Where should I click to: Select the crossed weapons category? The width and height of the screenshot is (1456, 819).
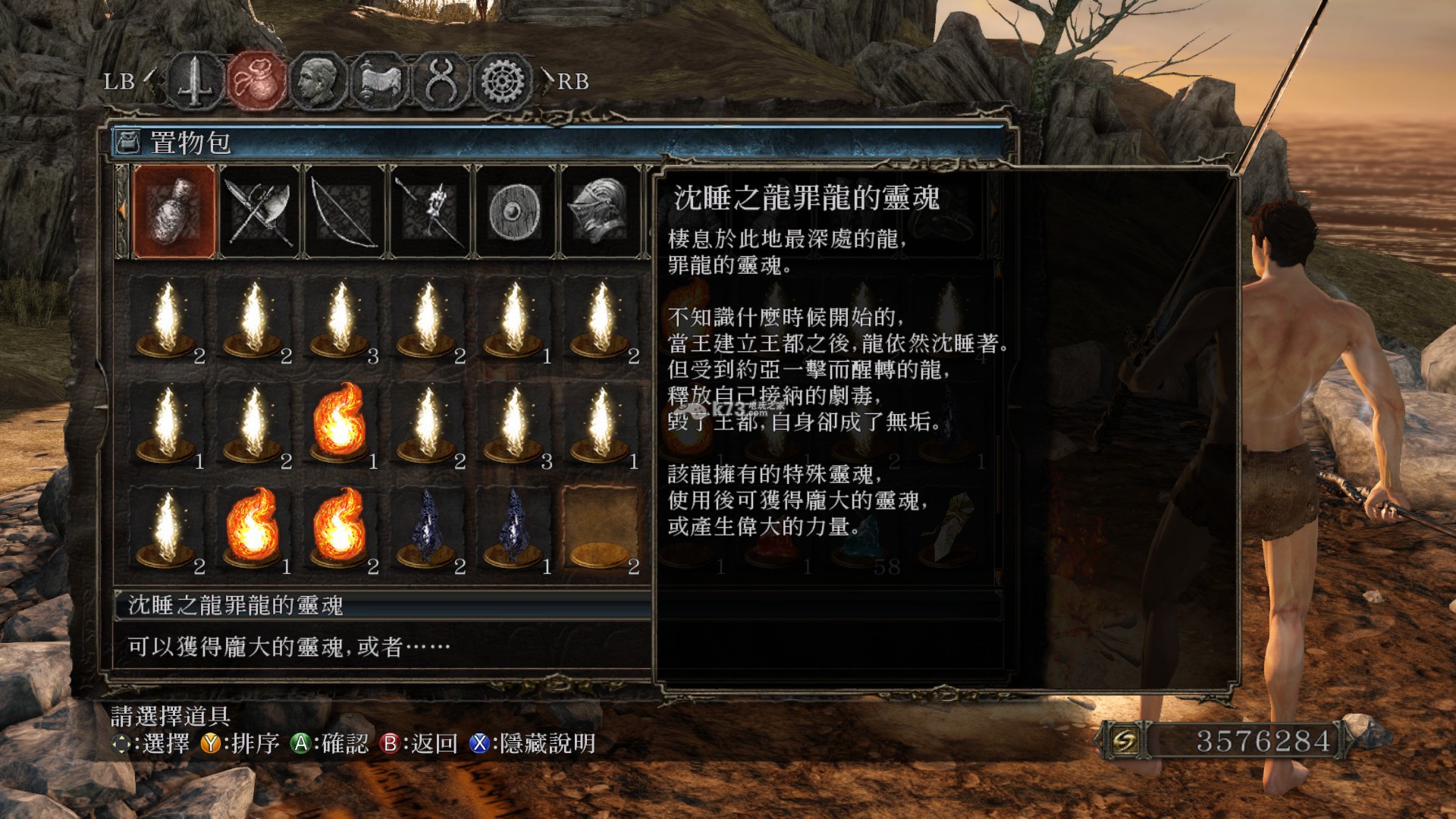coord(260,212)
